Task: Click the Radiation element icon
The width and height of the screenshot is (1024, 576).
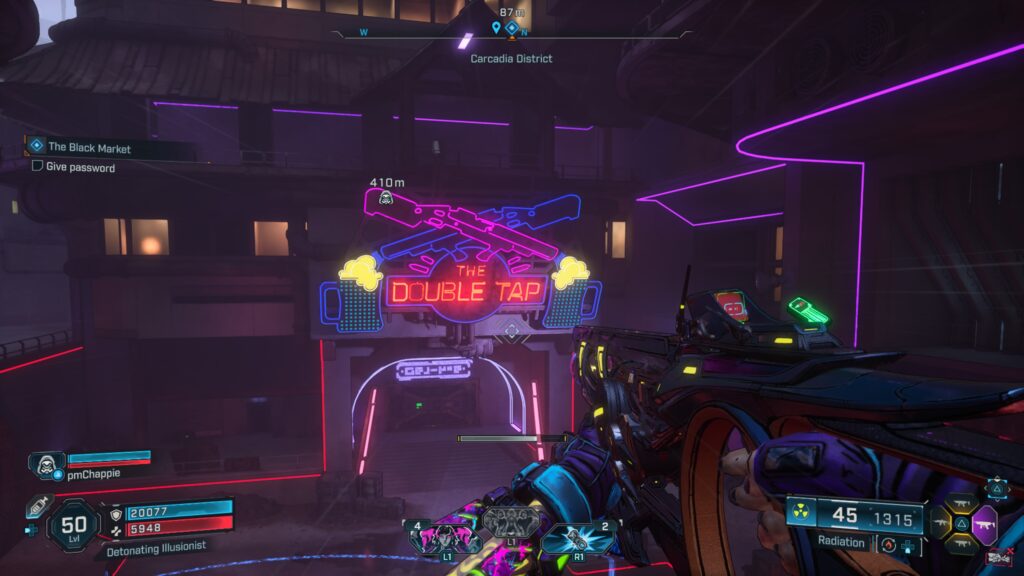Action: coord(801,513)
